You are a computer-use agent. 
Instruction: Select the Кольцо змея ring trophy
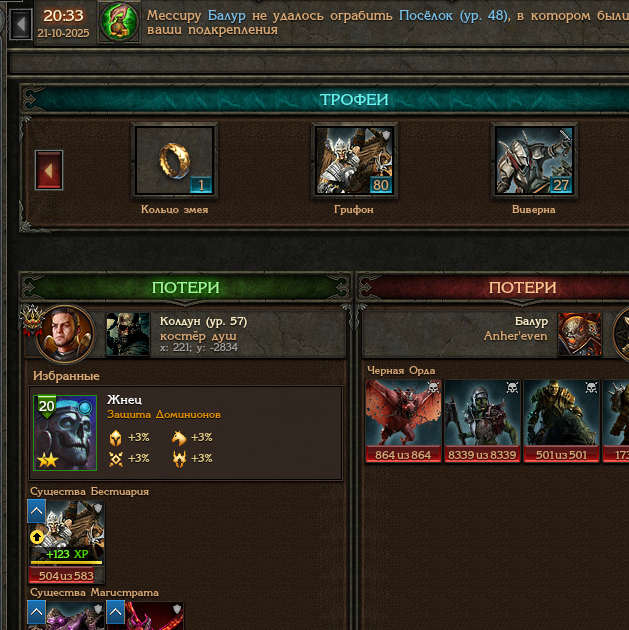pyautogui.click(x=174, y=160)
